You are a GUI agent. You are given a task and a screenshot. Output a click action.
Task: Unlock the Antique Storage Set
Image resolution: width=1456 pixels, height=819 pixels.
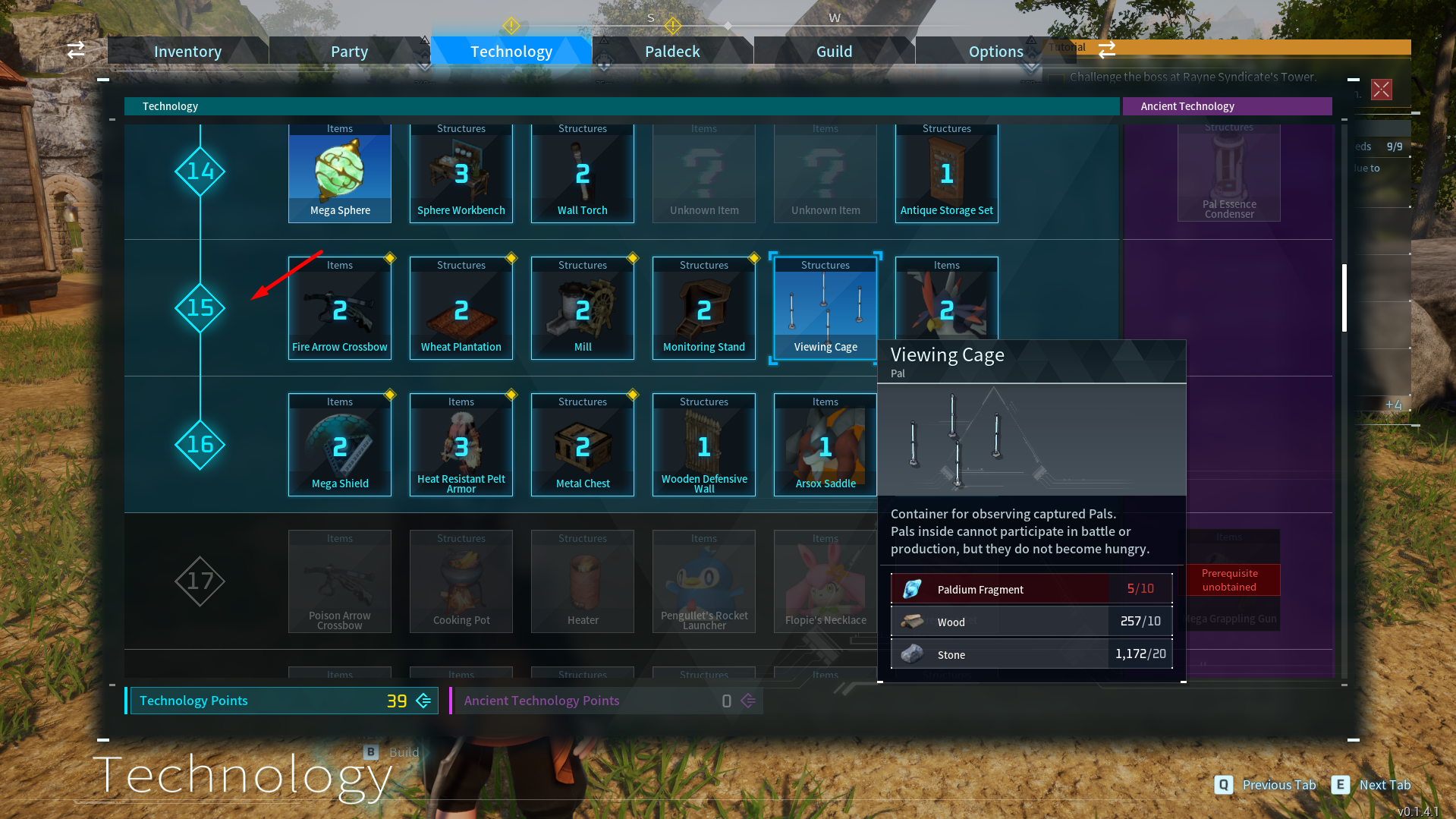click(x=947, y=173)
